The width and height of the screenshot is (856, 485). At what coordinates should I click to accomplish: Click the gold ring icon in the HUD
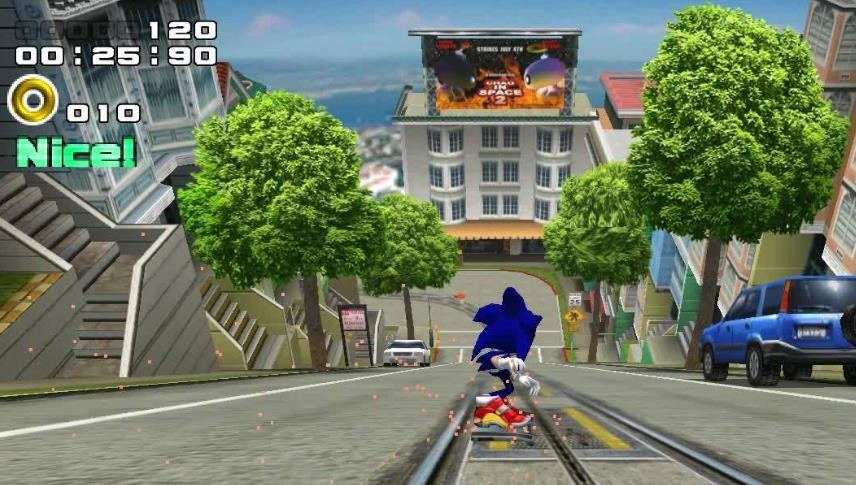[31, 101]
